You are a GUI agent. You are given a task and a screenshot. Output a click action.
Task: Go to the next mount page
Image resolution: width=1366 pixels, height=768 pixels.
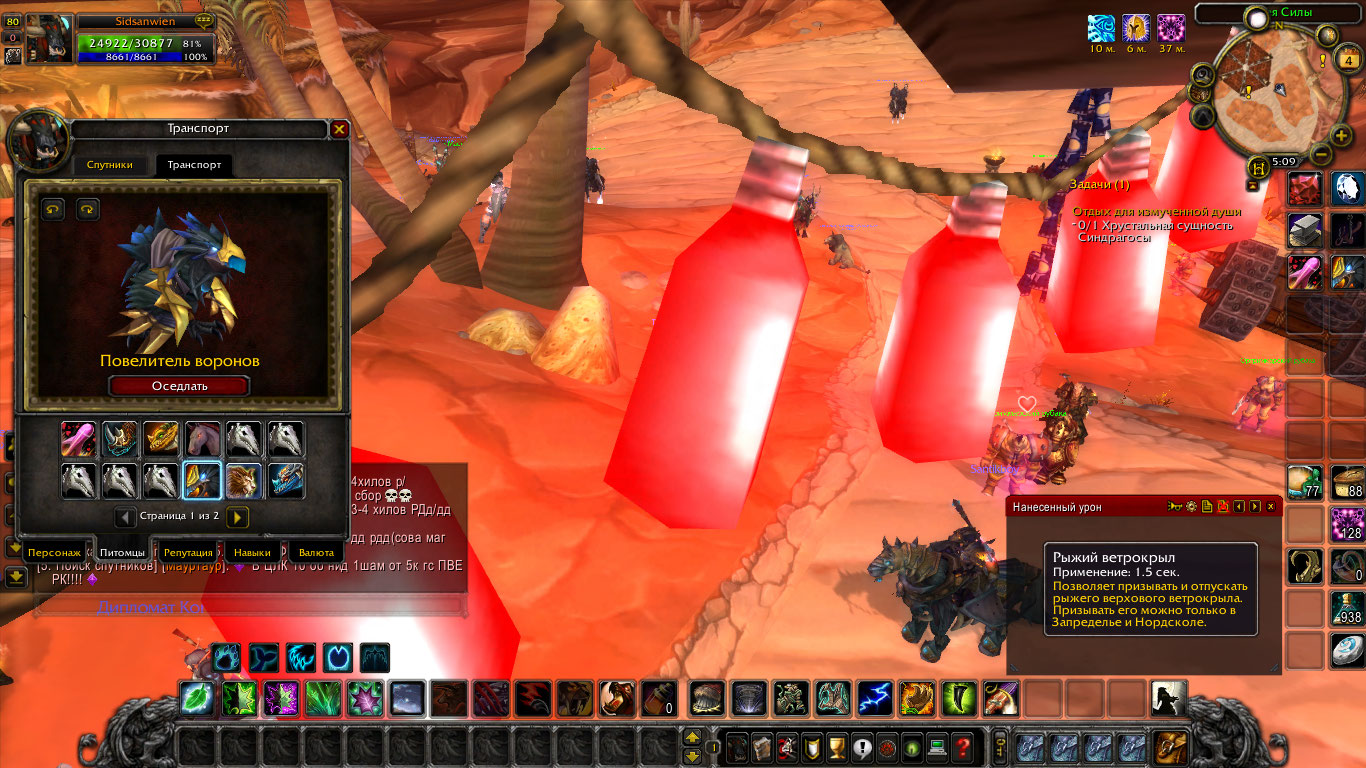[238, 517]
